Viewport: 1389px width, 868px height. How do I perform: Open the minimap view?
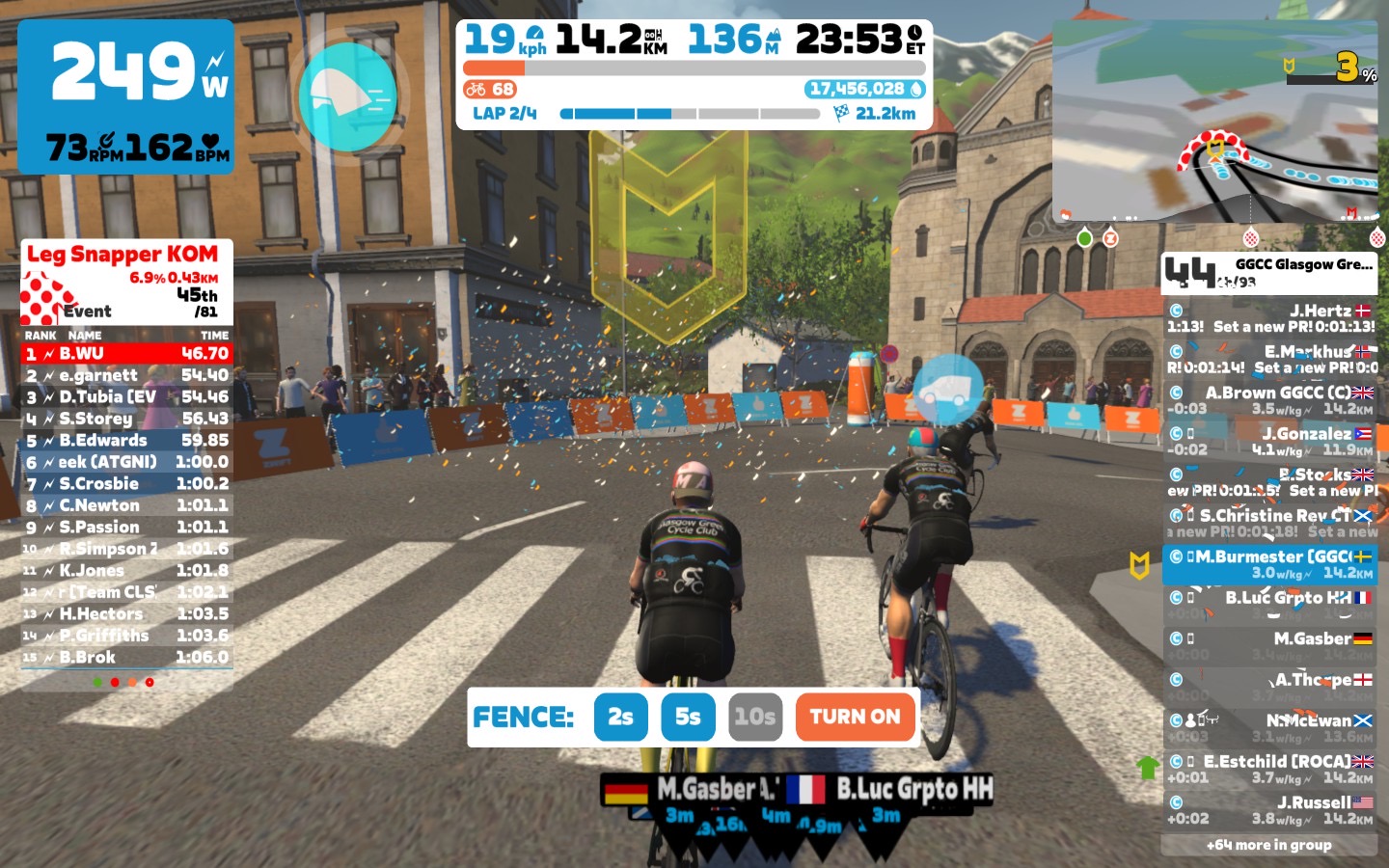coord(1214,122)
